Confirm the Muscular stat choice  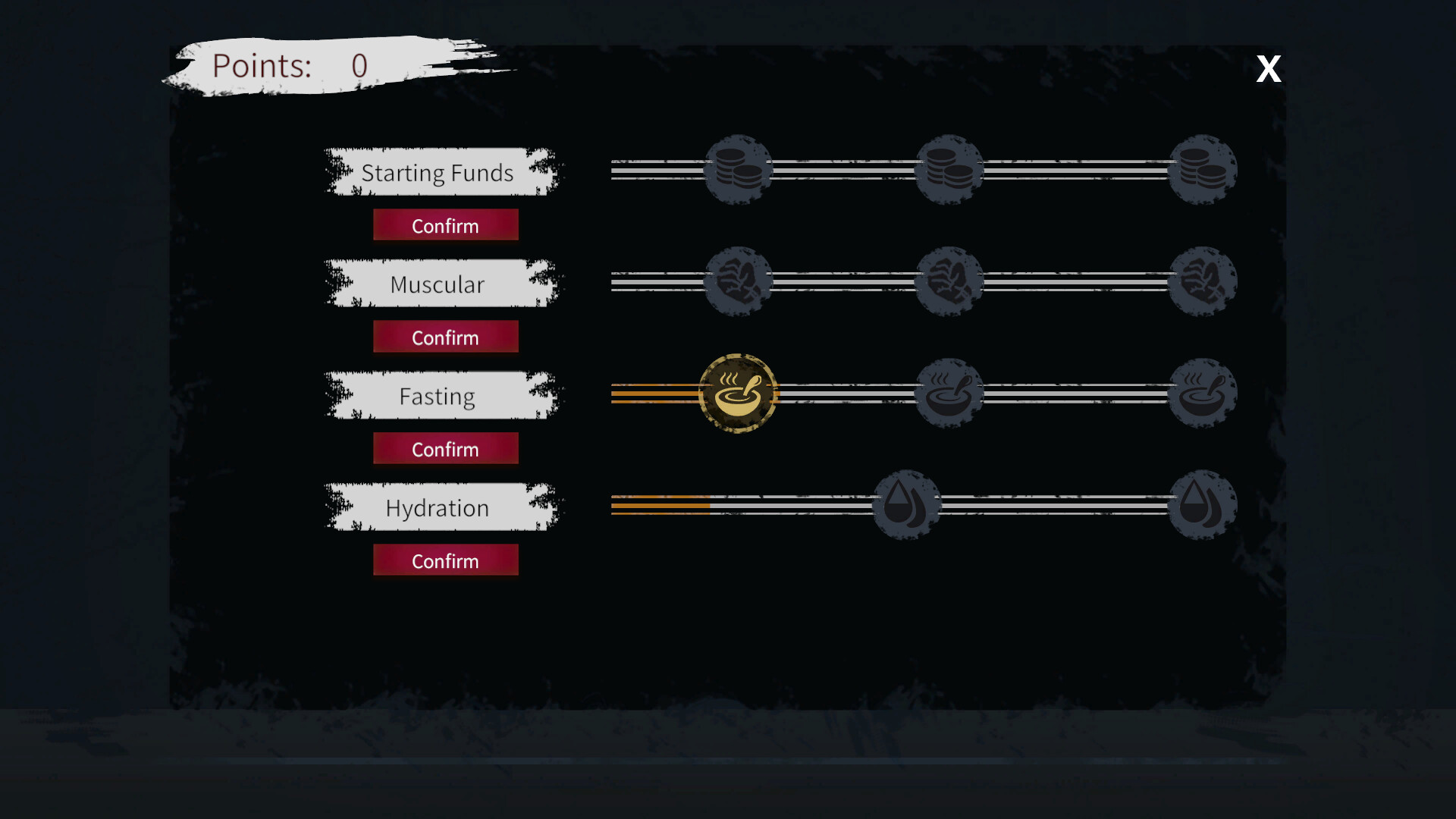point(446,337)
